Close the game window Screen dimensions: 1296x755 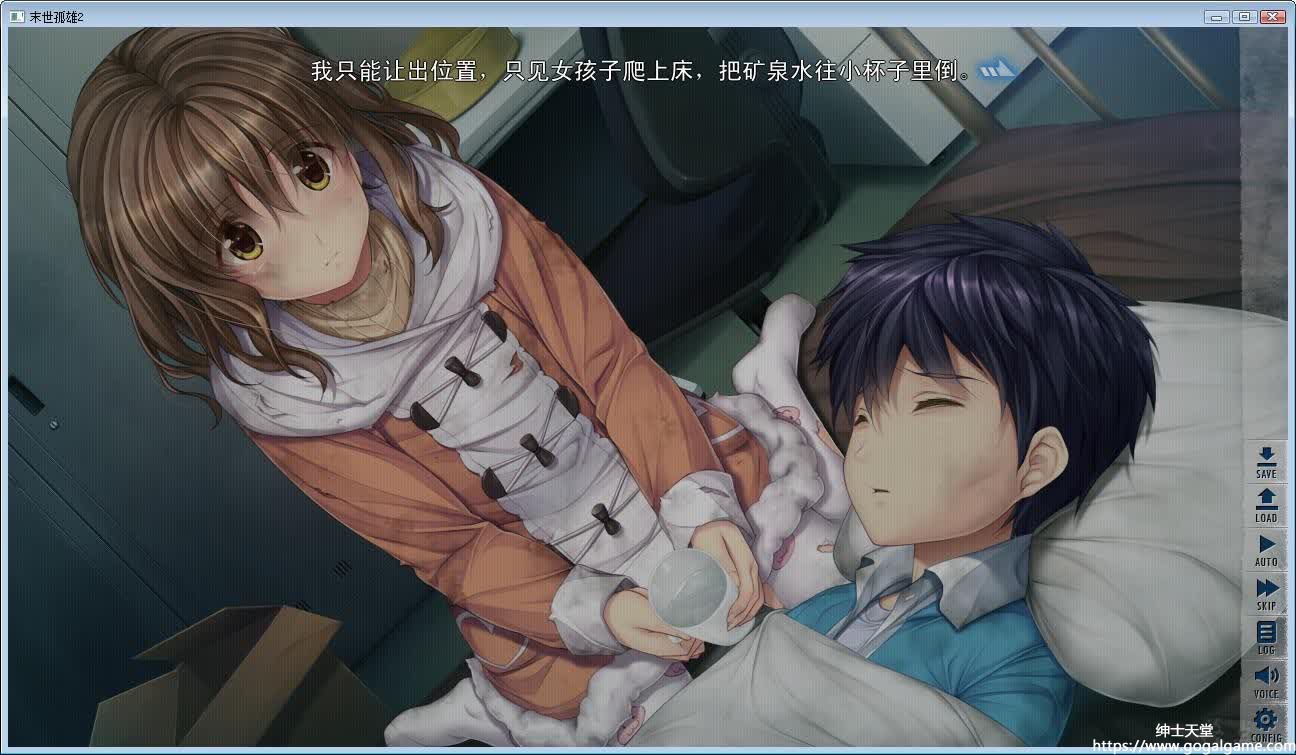click(x=1273, y=16)
